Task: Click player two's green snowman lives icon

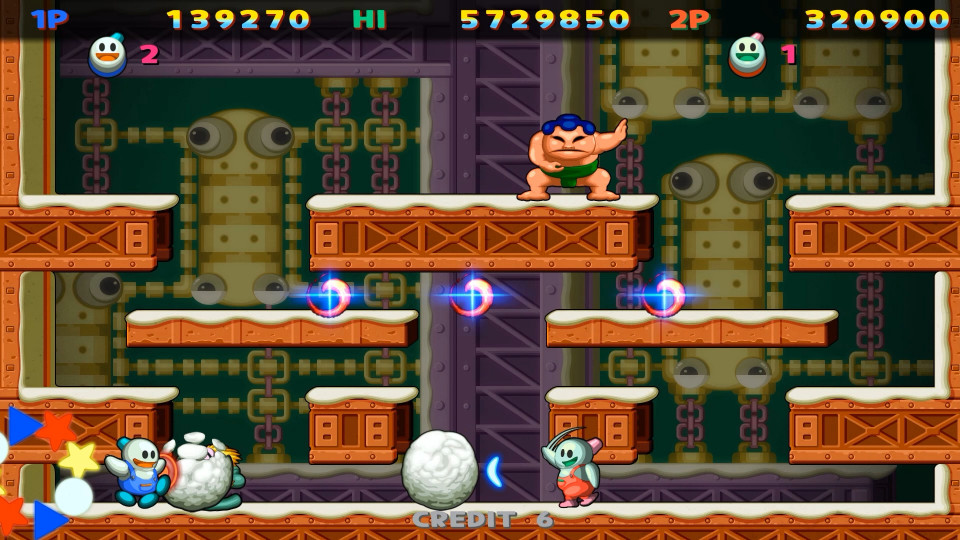Action: coord(747,55)
